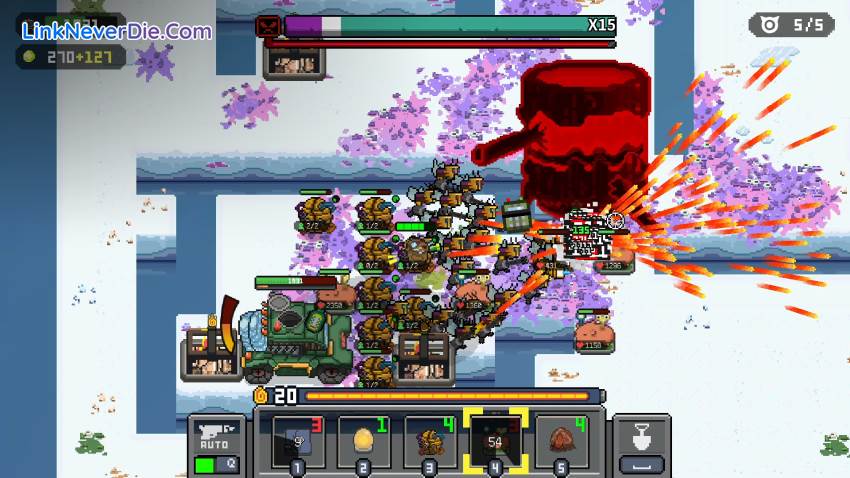Select unit card slot 1 on cooldown

[x=297, y=441]
